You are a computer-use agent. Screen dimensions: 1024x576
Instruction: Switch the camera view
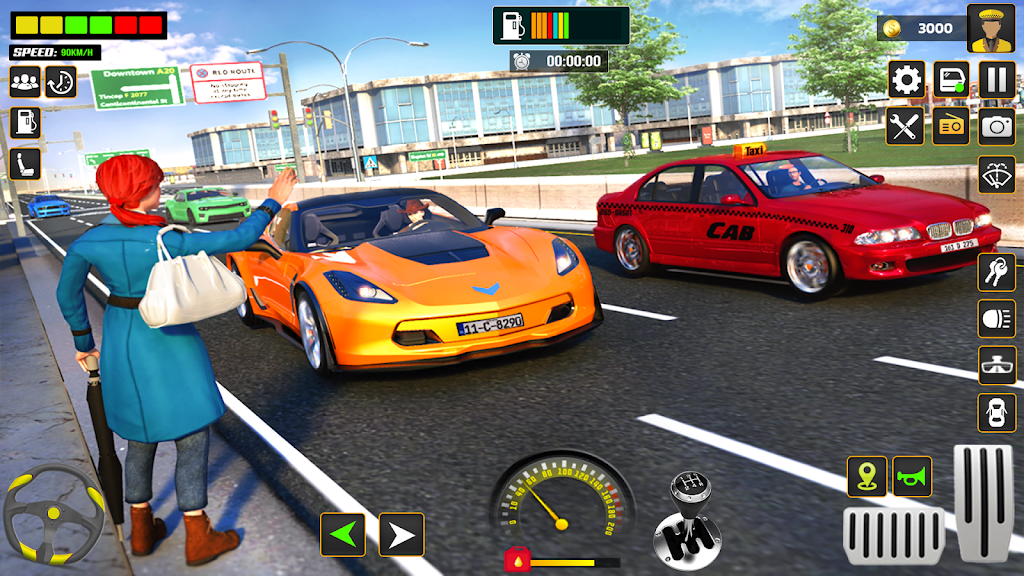[997, 126]
